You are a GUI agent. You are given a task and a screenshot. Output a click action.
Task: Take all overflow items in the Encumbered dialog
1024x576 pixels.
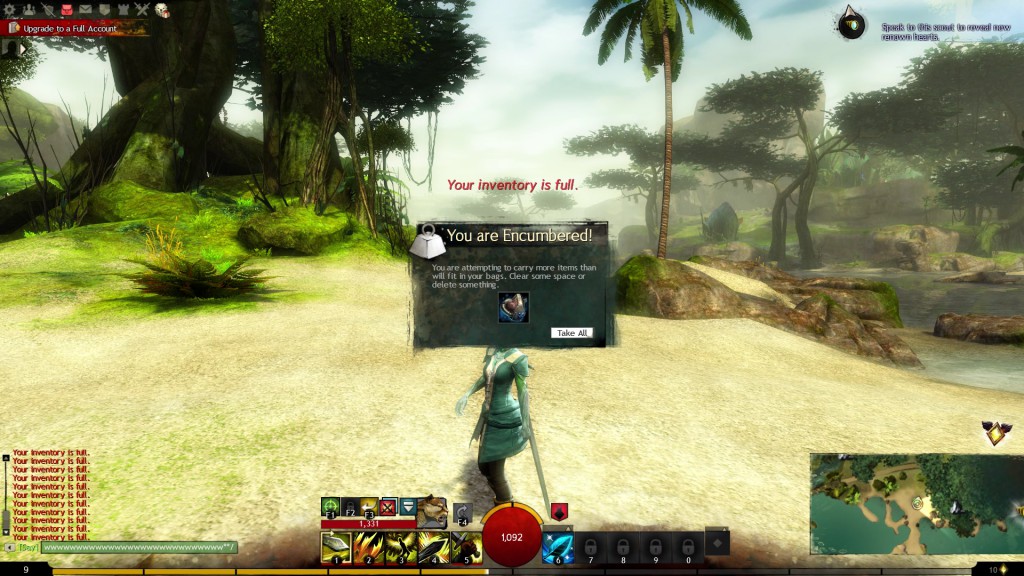tap(572, 333)
